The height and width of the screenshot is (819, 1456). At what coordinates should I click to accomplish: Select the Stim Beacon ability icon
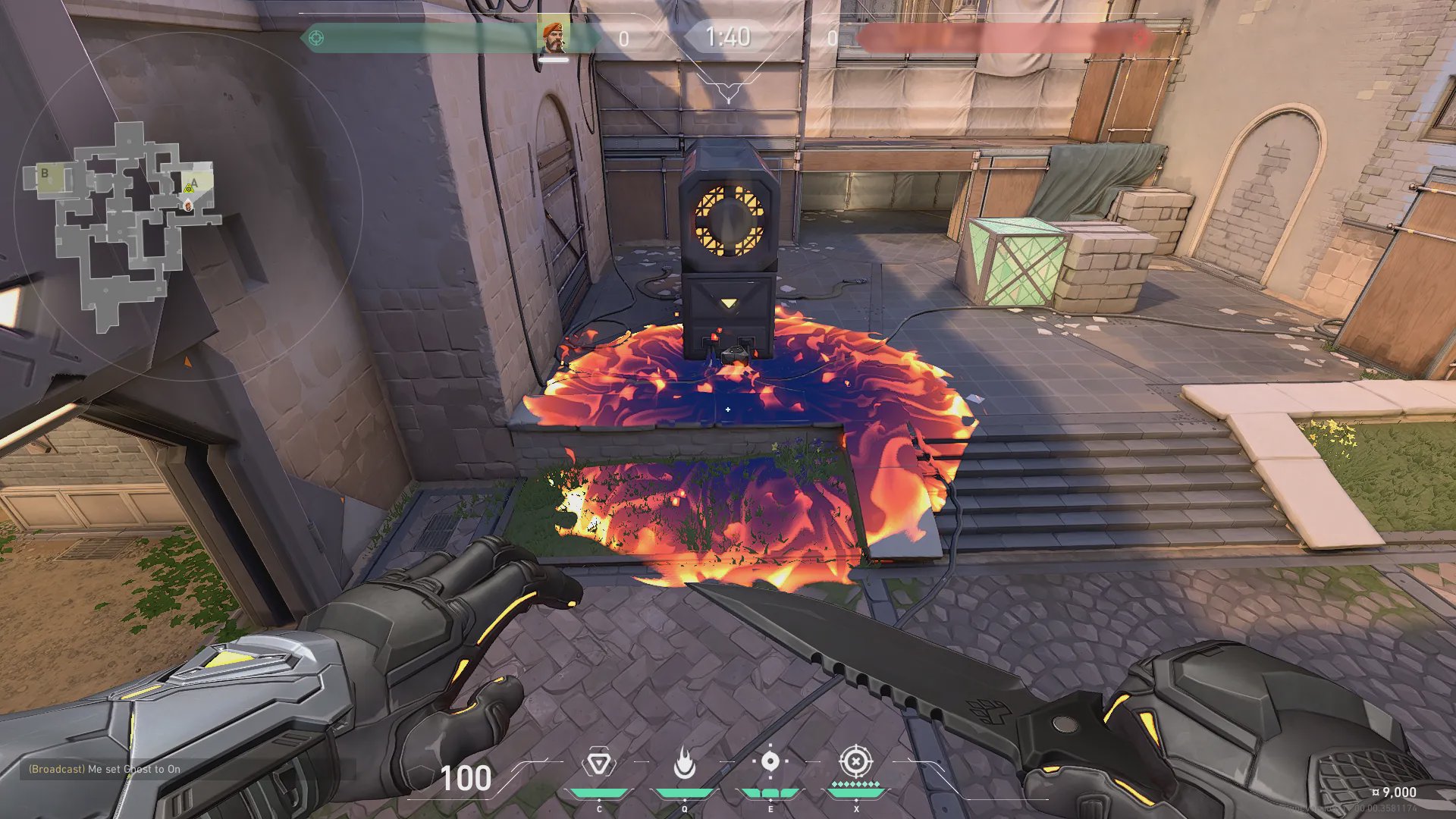tap(599, 763)
